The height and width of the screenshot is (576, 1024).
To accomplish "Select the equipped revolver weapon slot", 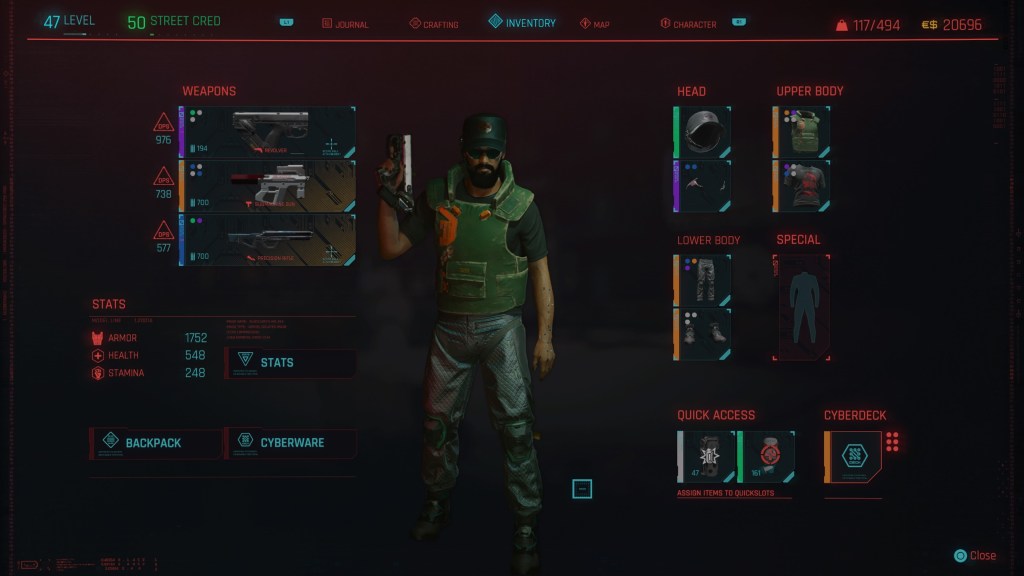I will 268,133.
